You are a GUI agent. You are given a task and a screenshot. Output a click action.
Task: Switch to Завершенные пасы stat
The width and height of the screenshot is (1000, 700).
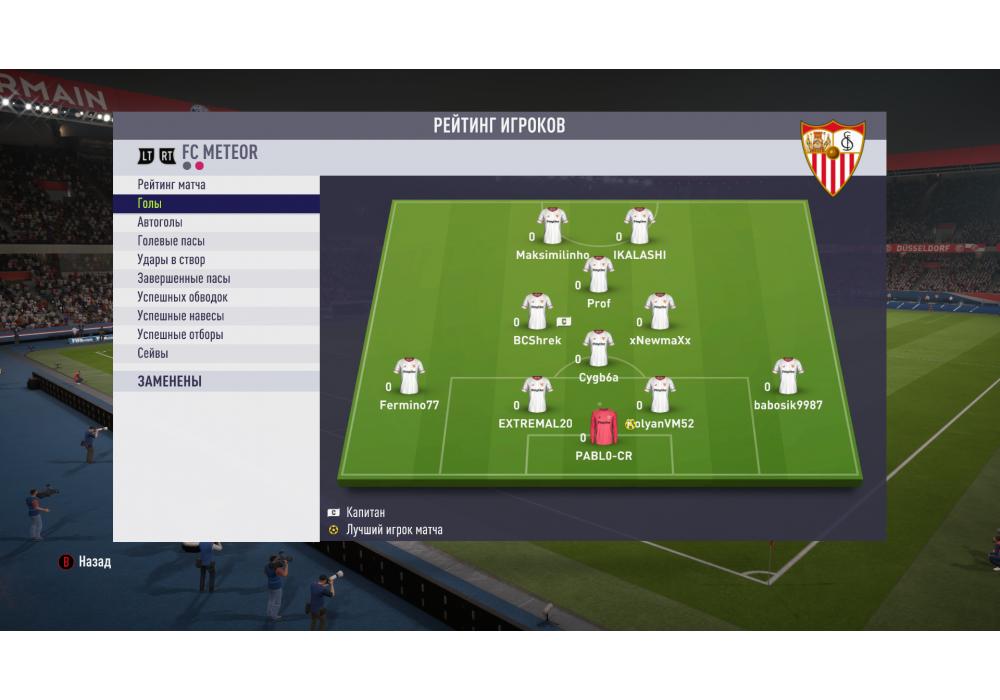[x=216, y=279]
